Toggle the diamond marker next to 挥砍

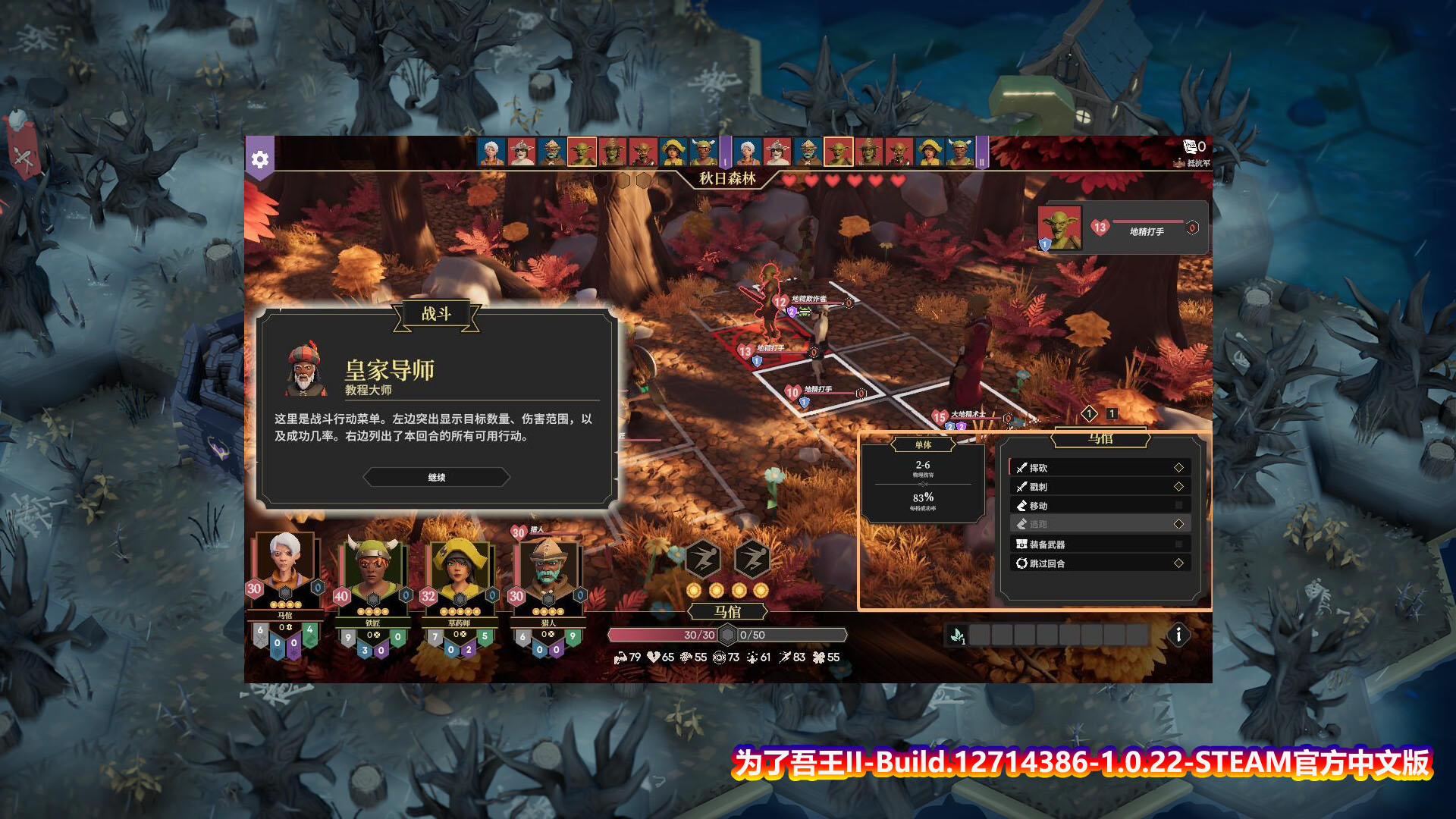click(x=1180, y=468)
